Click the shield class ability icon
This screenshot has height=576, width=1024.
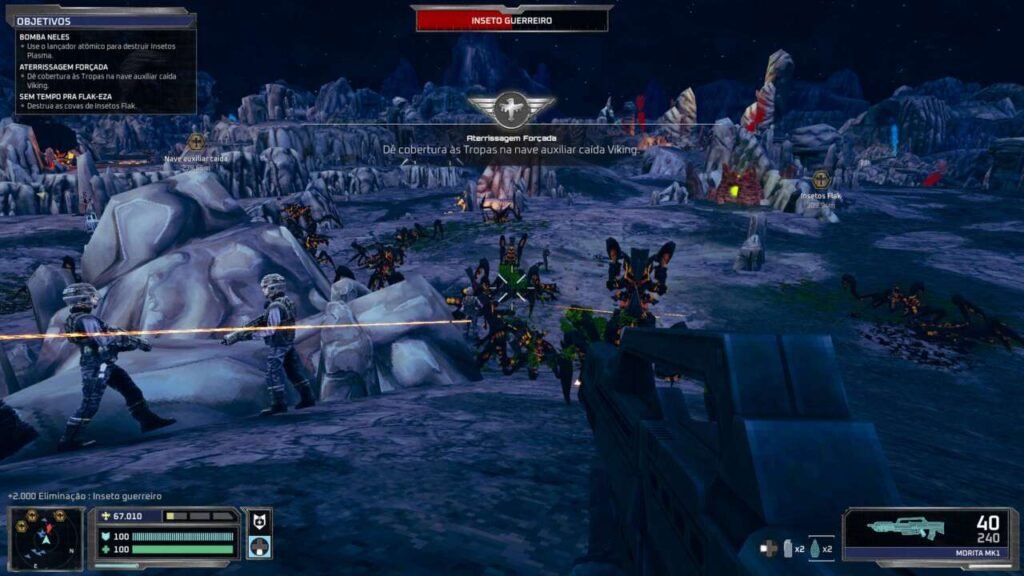258,520
